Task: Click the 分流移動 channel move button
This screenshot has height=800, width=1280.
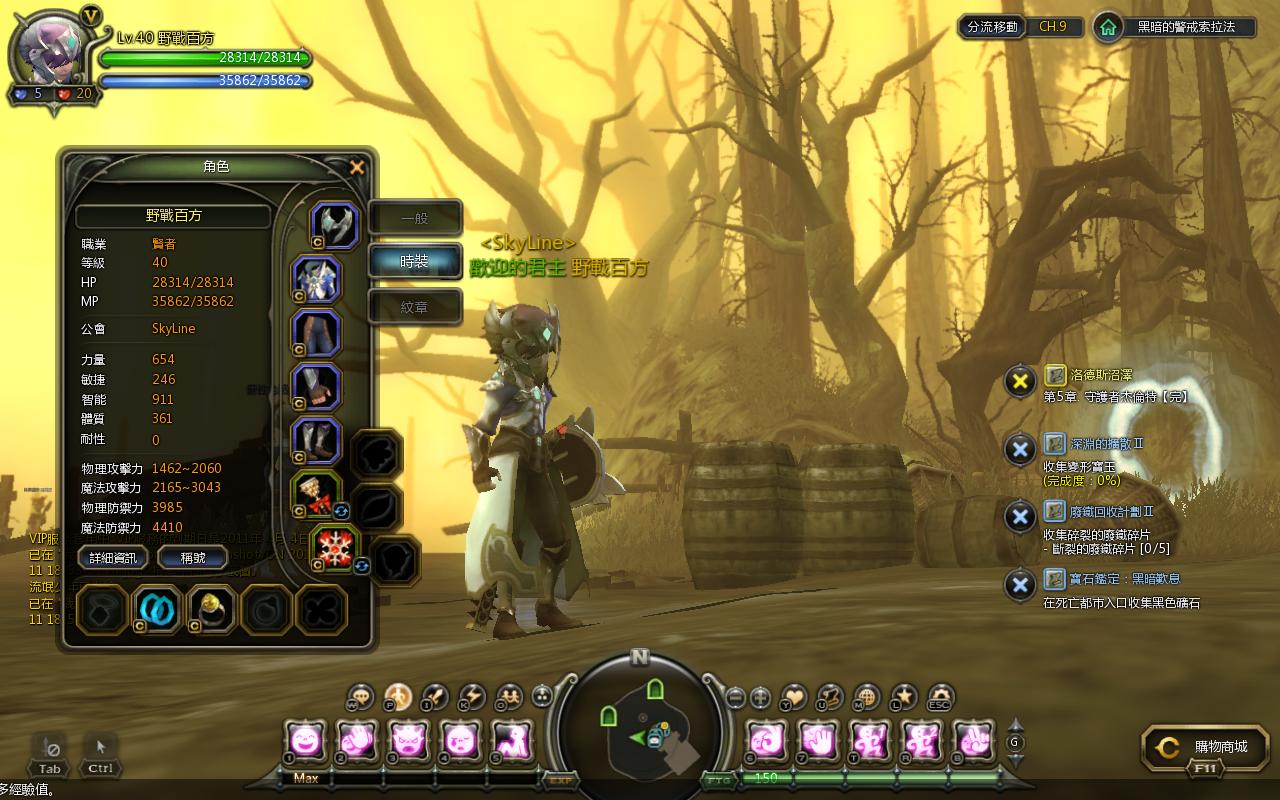Action: coord(992,27)
